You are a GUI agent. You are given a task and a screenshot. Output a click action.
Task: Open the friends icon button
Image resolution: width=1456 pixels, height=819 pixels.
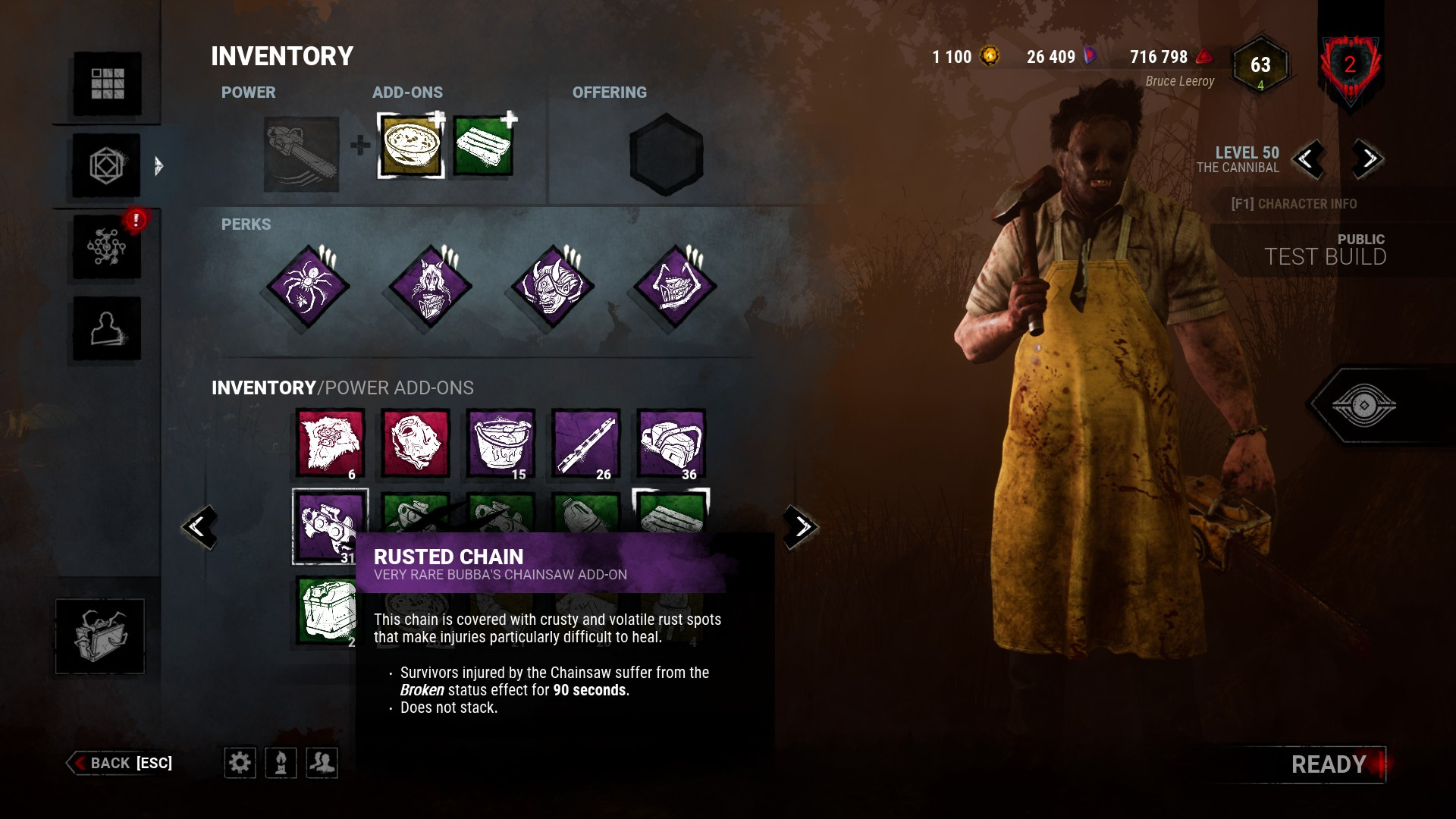pyautogui.click(x=322, y=763)
